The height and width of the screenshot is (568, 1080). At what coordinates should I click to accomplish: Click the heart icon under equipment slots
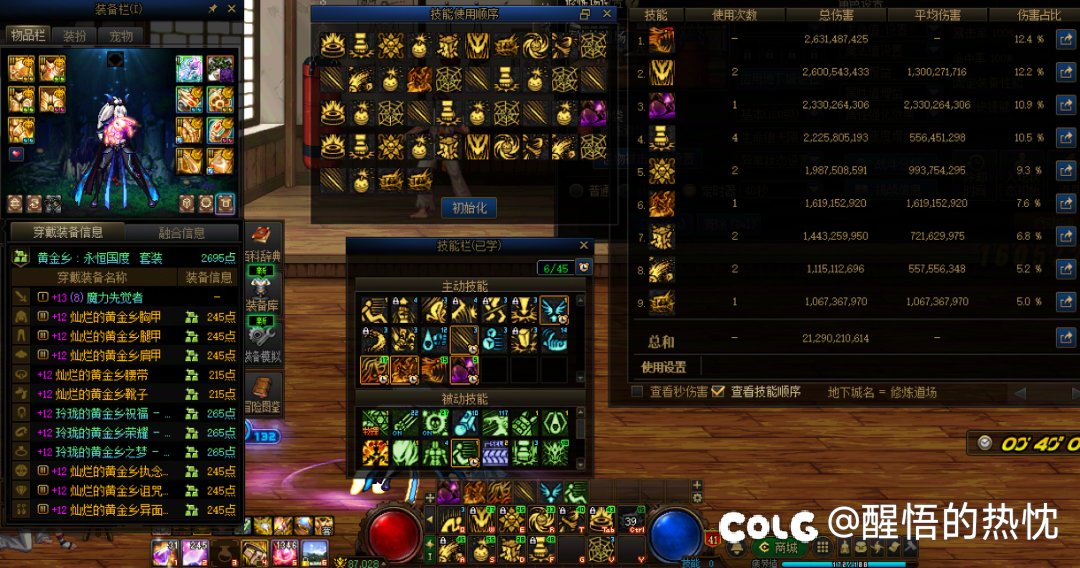coord(16,154)
